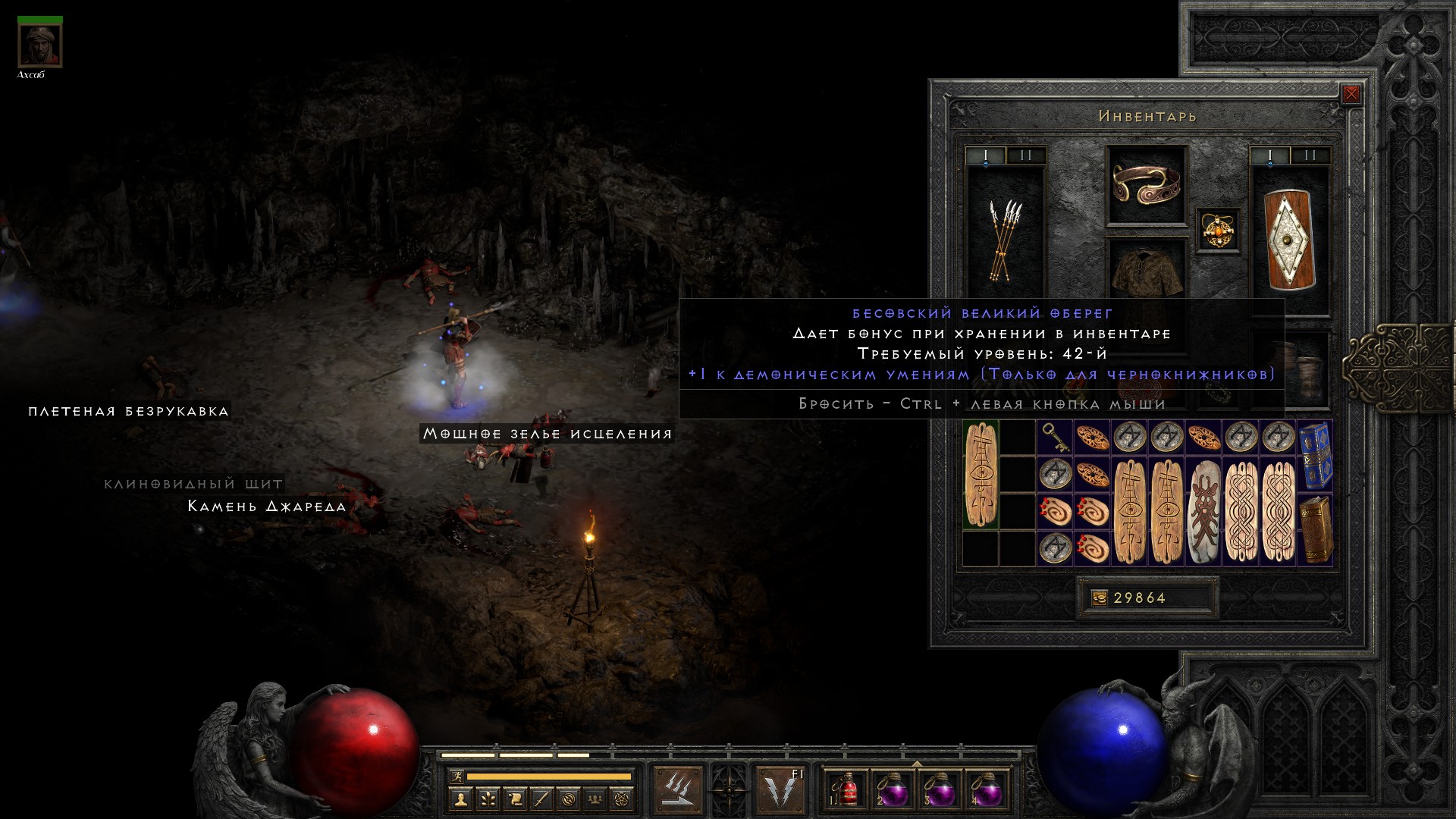Image resolution: width=1456 pixels, height=819 pixels.
Task: Switch to weapon set II on left hand
Action: click(x=1026, y=155)
